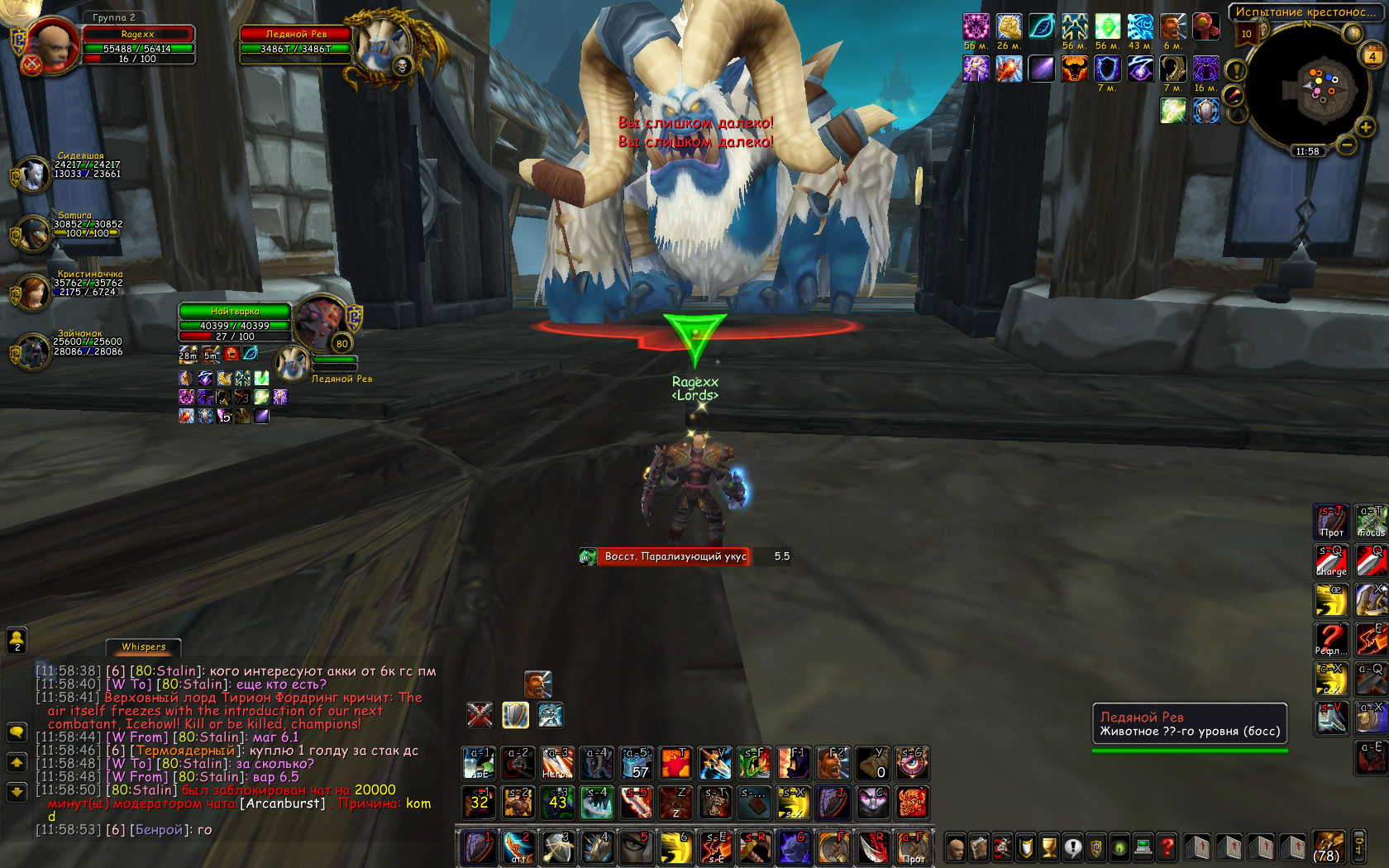Viewport: 1389px width, 868px height.
Task: Open the Whispers chat tab
Action: 144,646
